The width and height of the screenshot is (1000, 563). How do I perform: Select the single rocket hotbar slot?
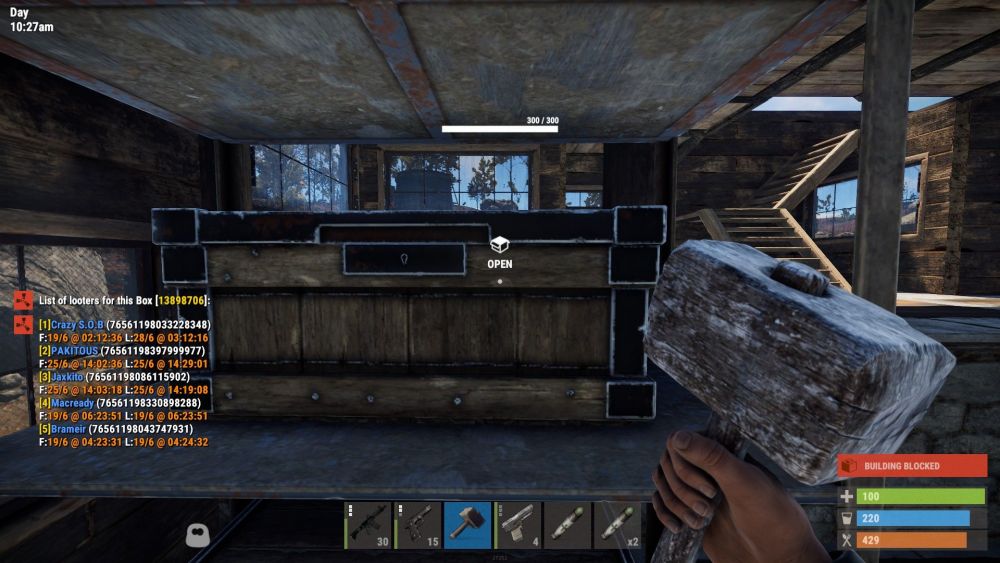[x=568, y=525]
